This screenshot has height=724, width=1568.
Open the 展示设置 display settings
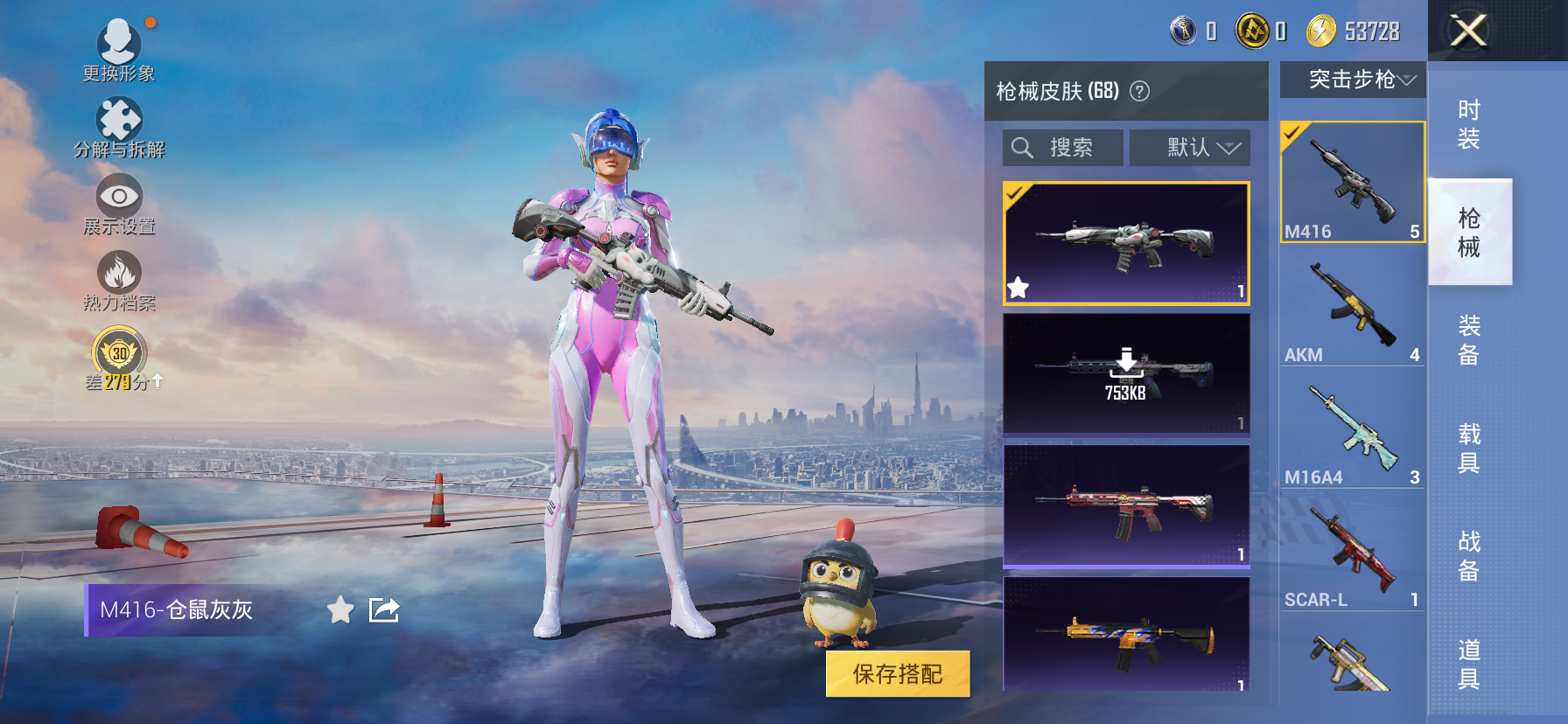pyautogui.click(x=120, y=199)
